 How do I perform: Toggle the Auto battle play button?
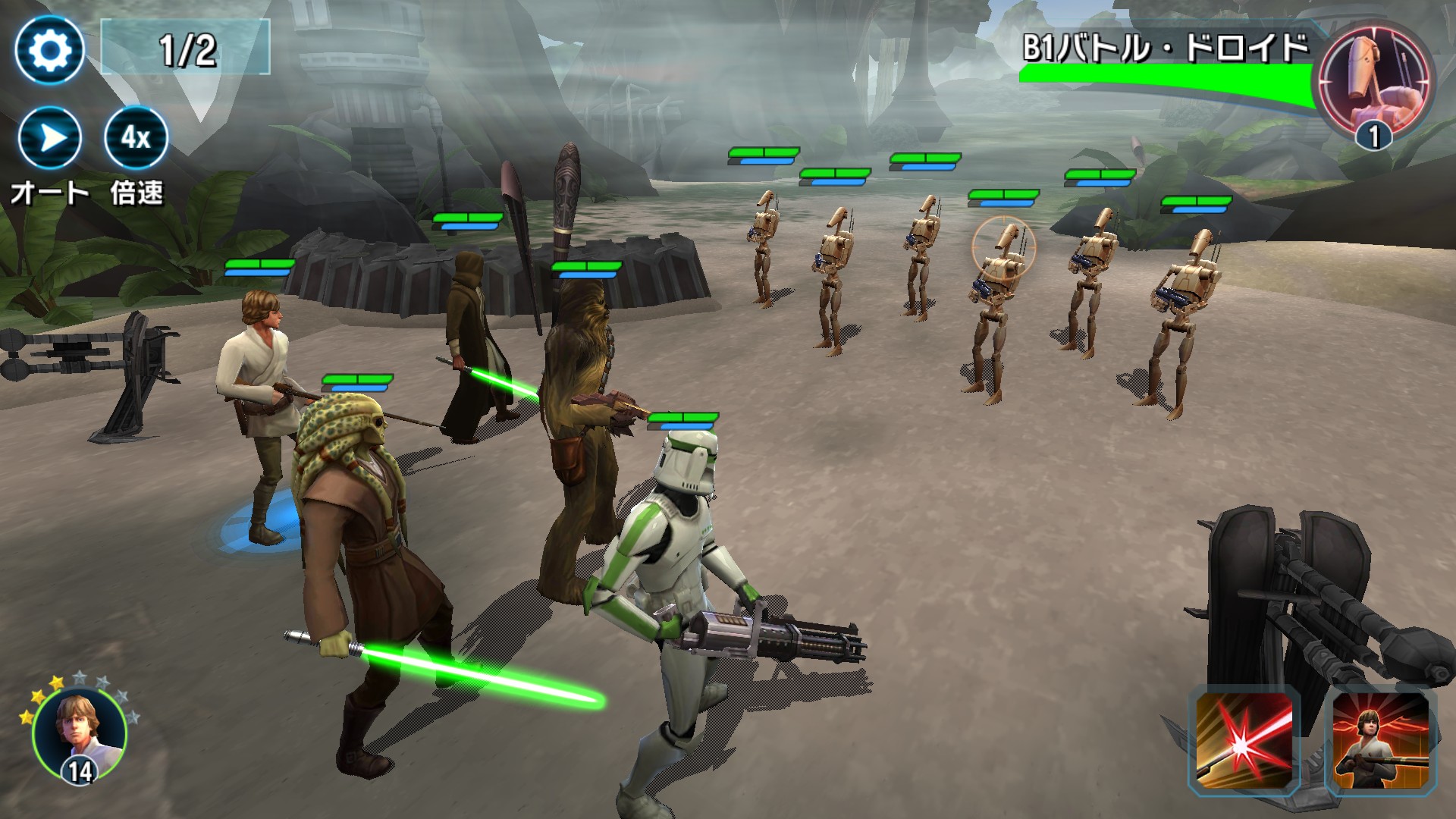(49, 139)
